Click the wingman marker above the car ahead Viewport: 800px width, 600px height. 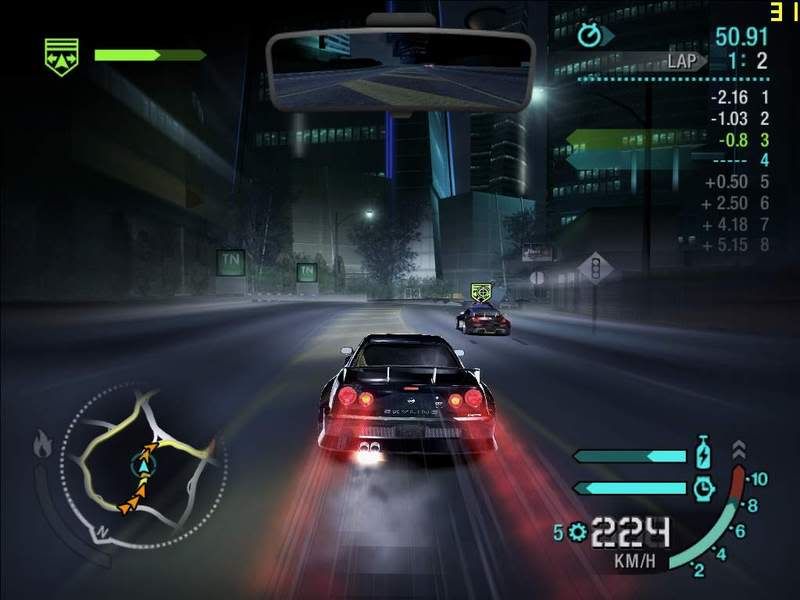coord(481,292)
